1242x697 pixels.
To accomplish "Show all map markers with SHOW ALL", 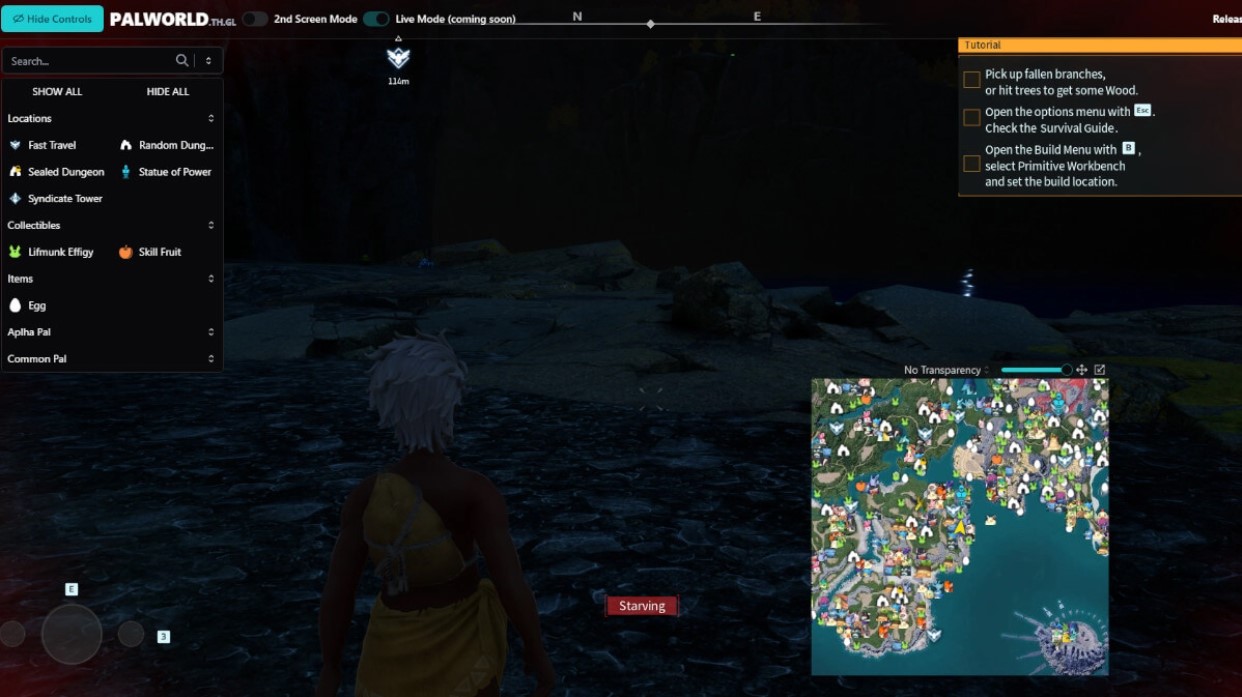I will point(57,92).
